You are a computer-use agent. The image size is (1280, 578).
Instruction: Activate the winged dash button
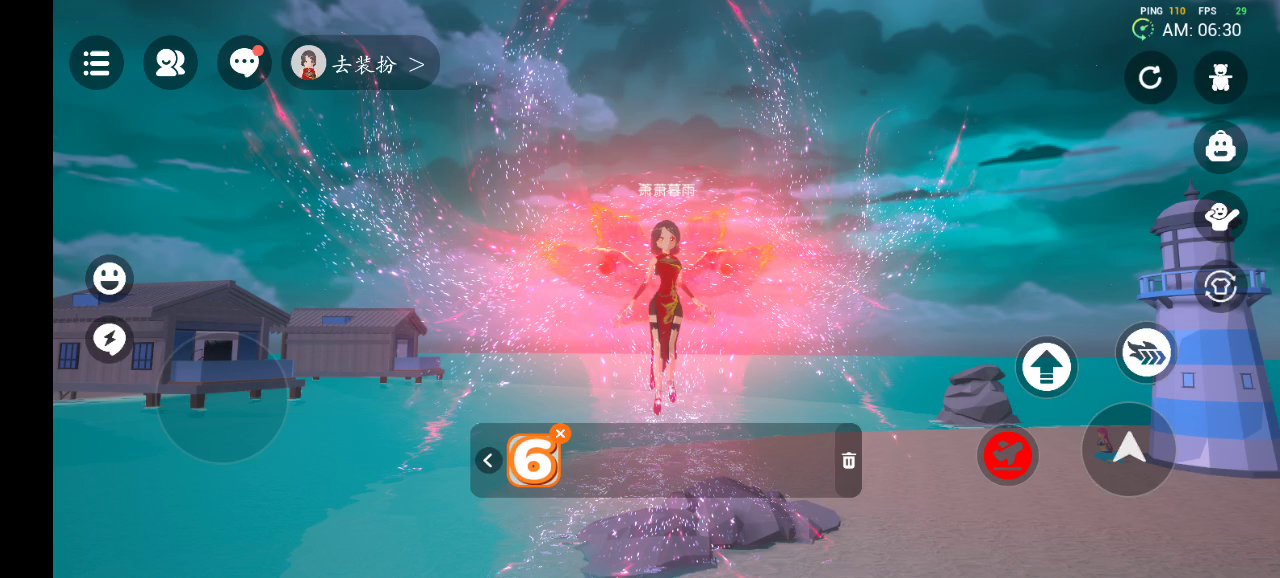click(1145, 352)
